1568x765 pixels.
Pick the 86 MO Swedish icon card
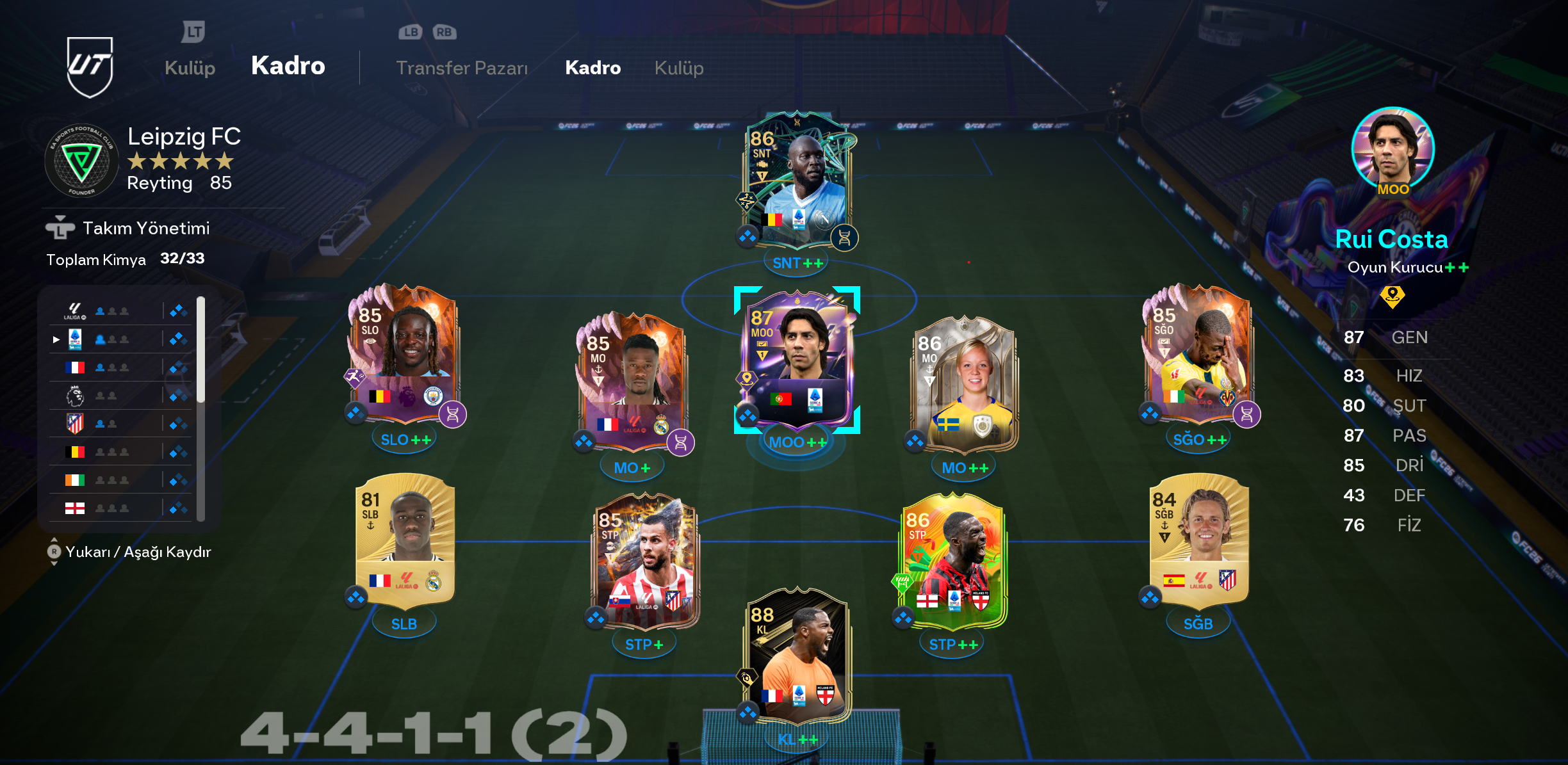[x=965, y=384]
